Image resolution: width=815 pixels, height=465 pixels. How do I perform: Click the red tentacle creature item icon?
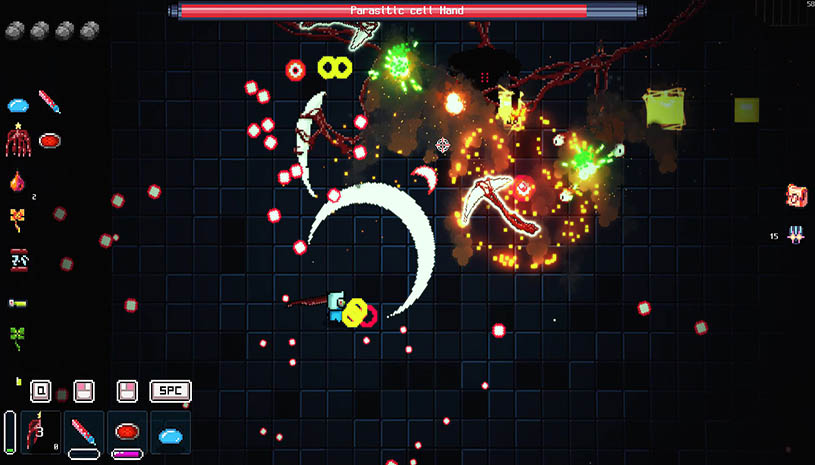(x=18, y=140)
